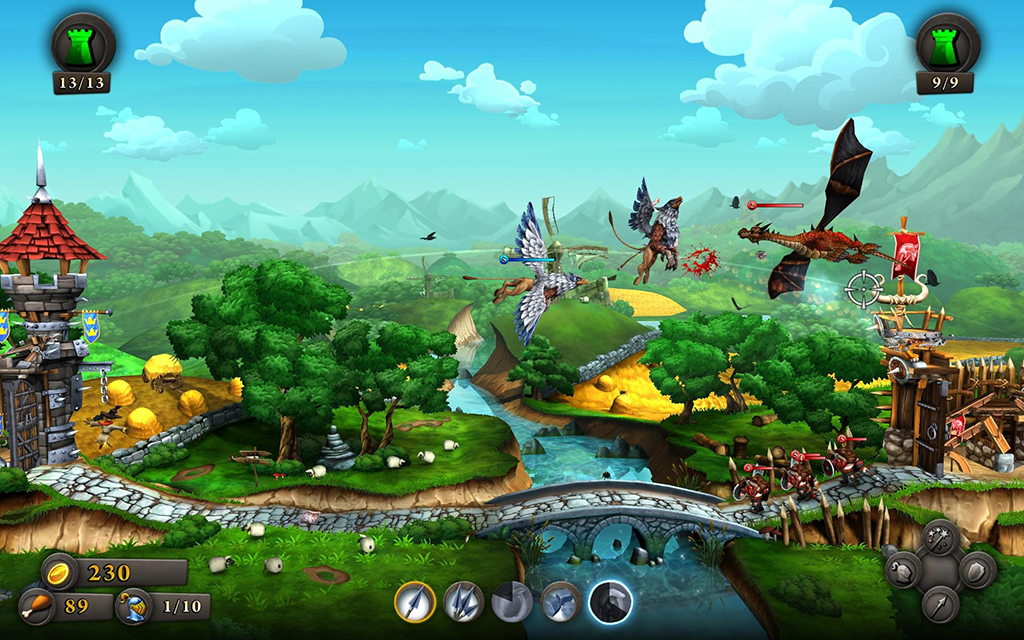This screenshot has width=1024, height=640.
Task: Switch to the javelin weapons category
Action: pos(940,602)
